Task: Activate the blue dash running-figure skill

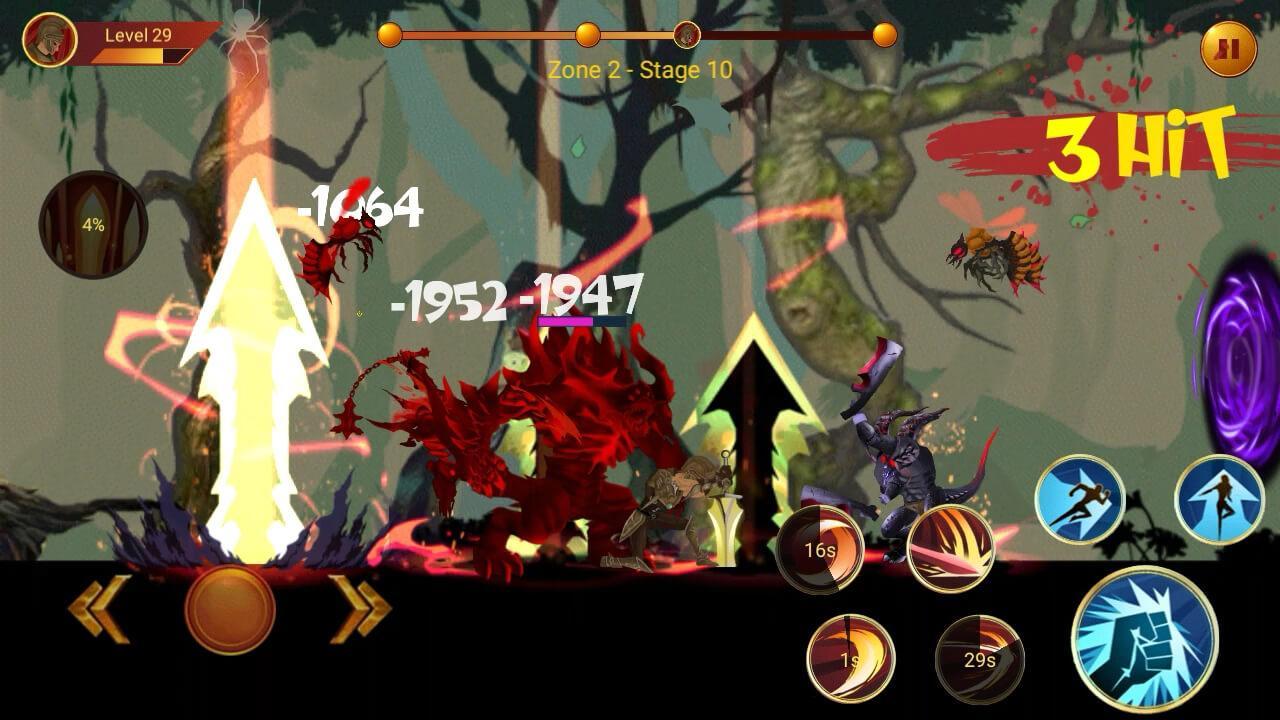Action: [1079, 499]
